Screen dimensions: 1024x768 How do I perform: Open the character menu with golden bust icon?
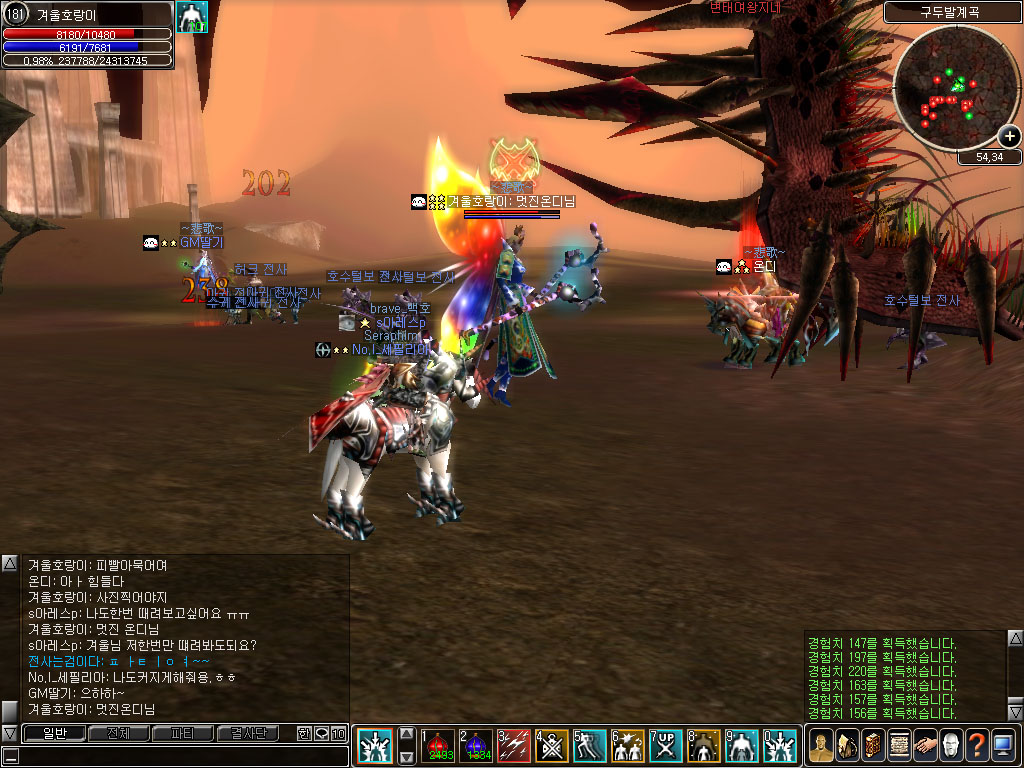821,745
